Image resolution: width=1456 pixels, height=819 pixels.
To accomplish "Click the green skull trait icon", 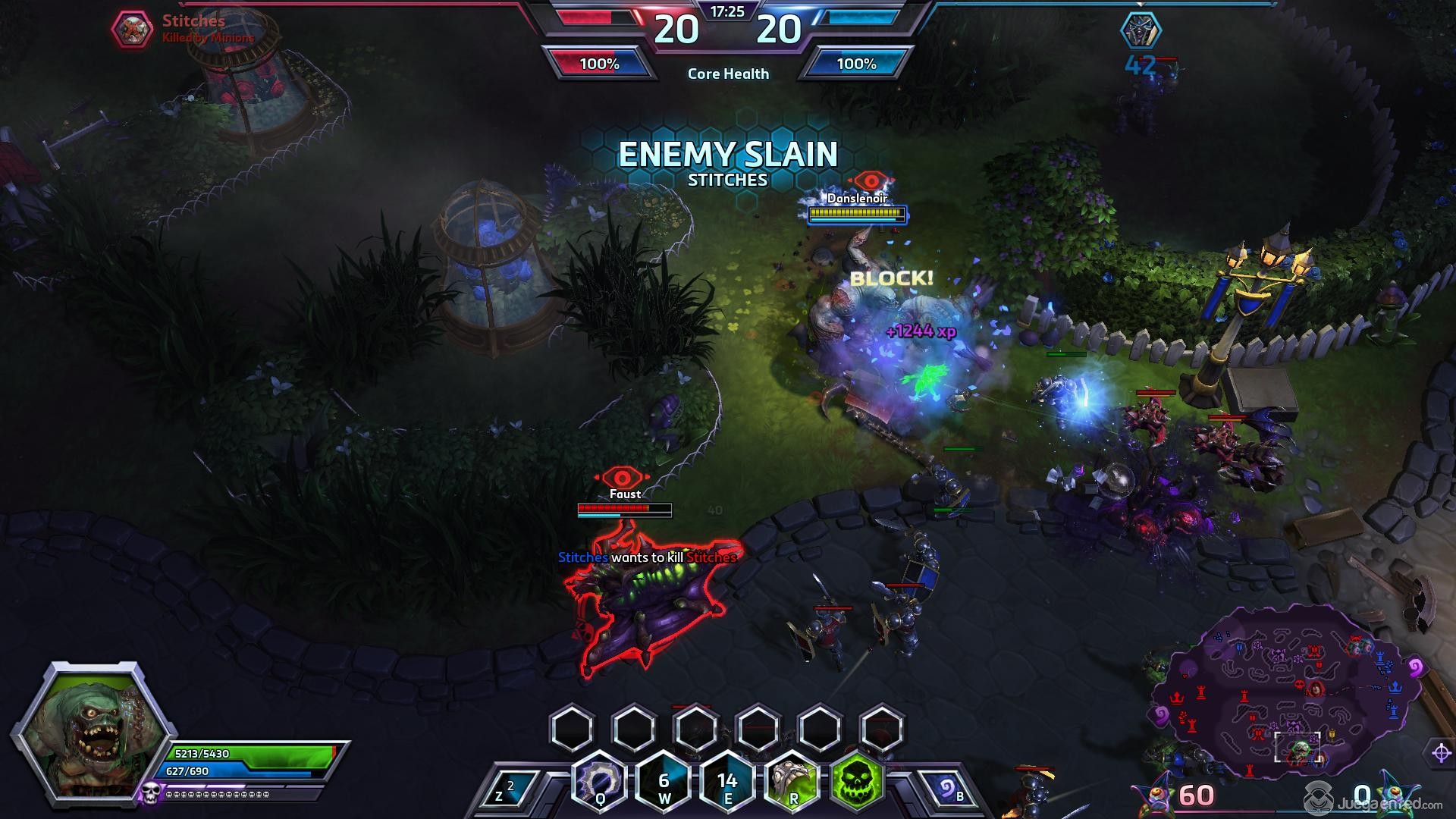I will point(858,780).
